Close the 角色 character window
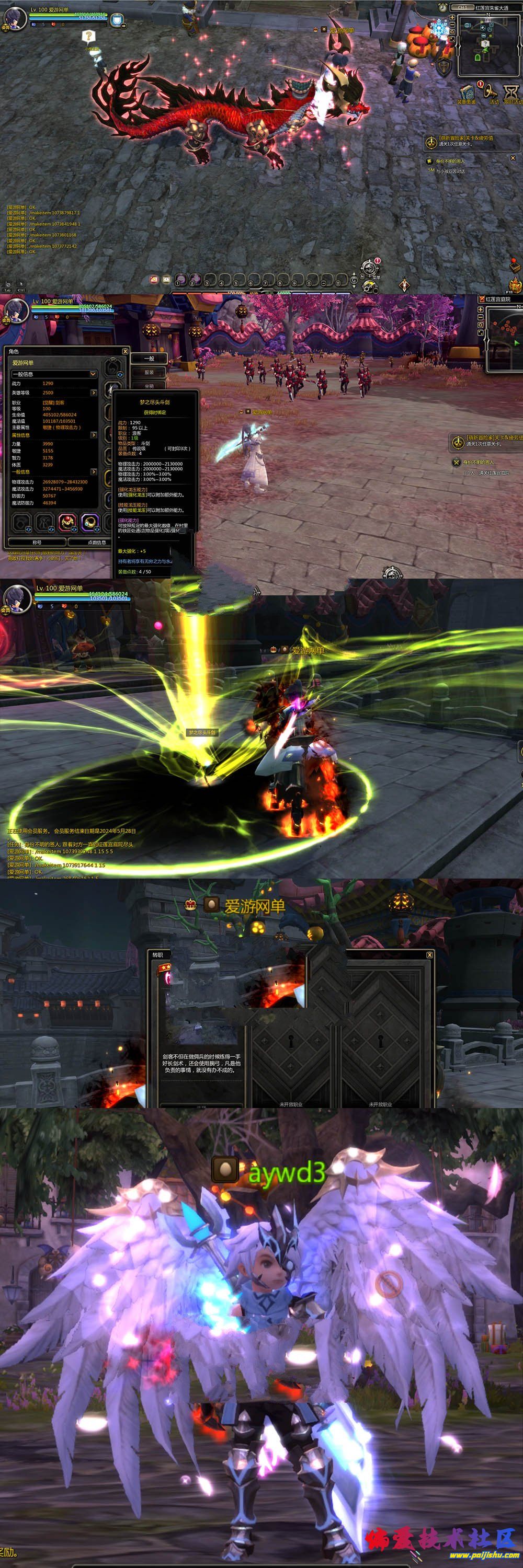523x1568 pixels. point(125,351)
